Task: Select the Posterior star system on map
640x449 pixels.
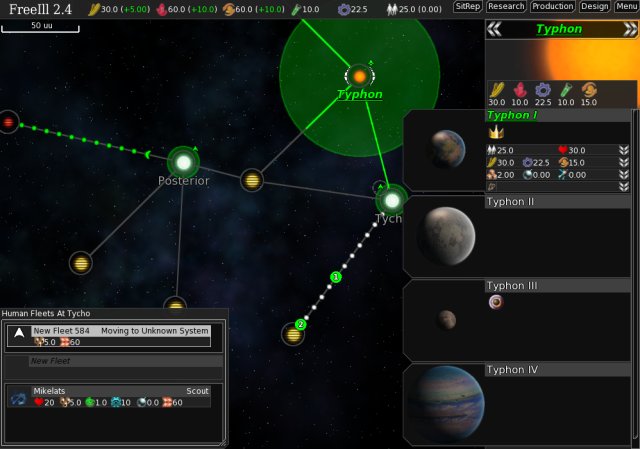Action: pyautogui.click(x=184, y=160)
